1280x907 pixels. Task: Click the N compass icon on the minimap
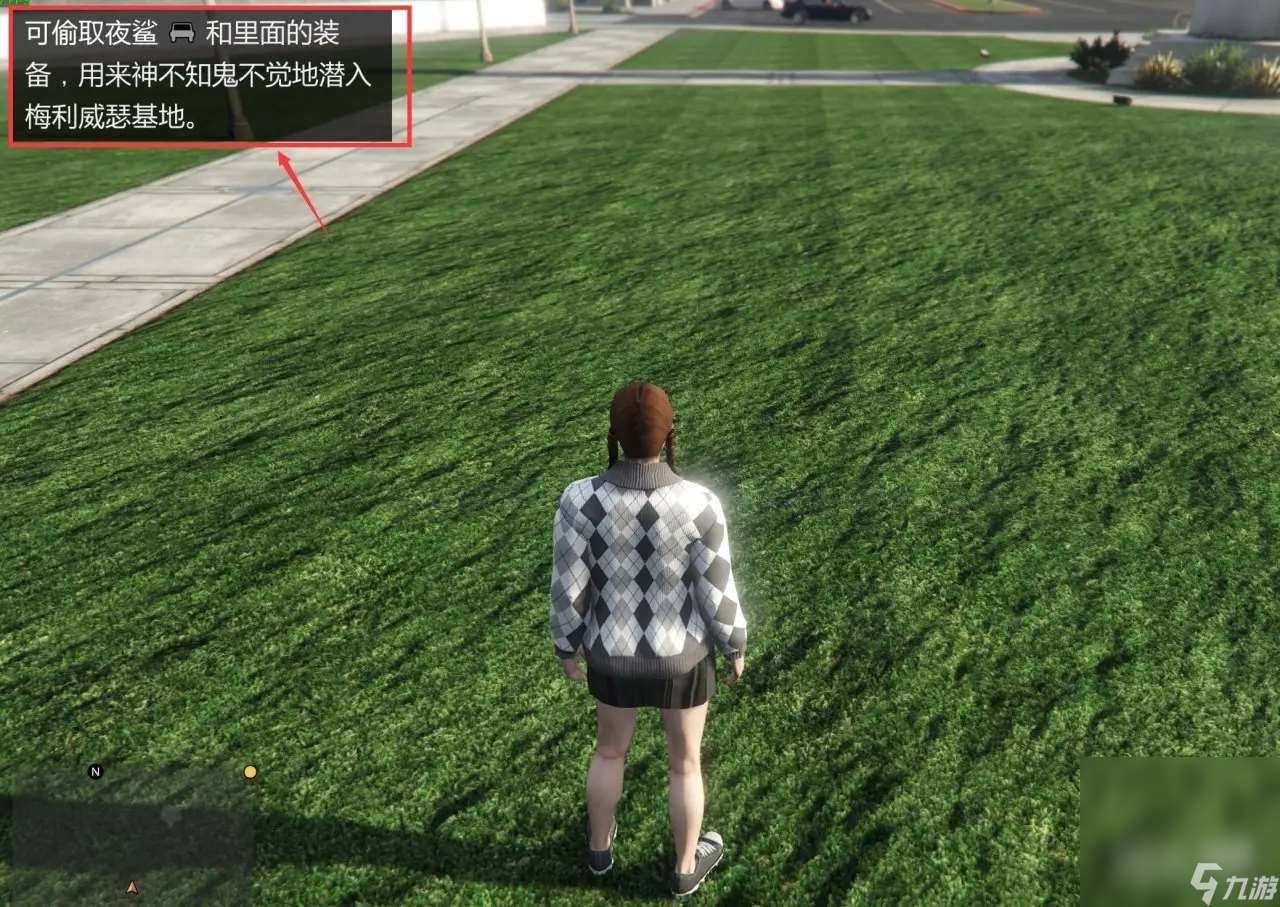click(97, 772)
